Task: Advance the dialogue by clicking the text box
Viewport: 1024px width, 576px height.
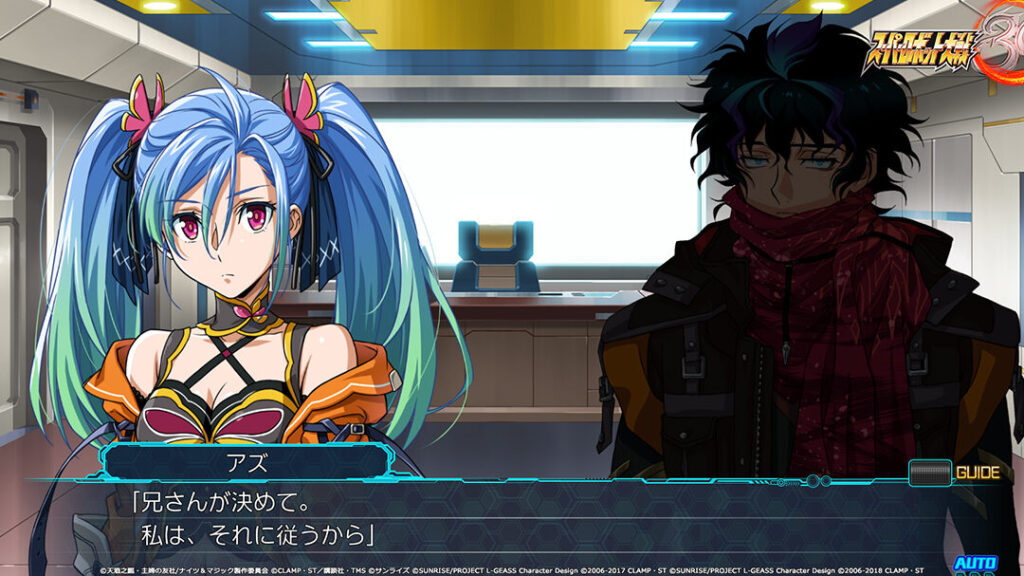Action: [500, 520]
